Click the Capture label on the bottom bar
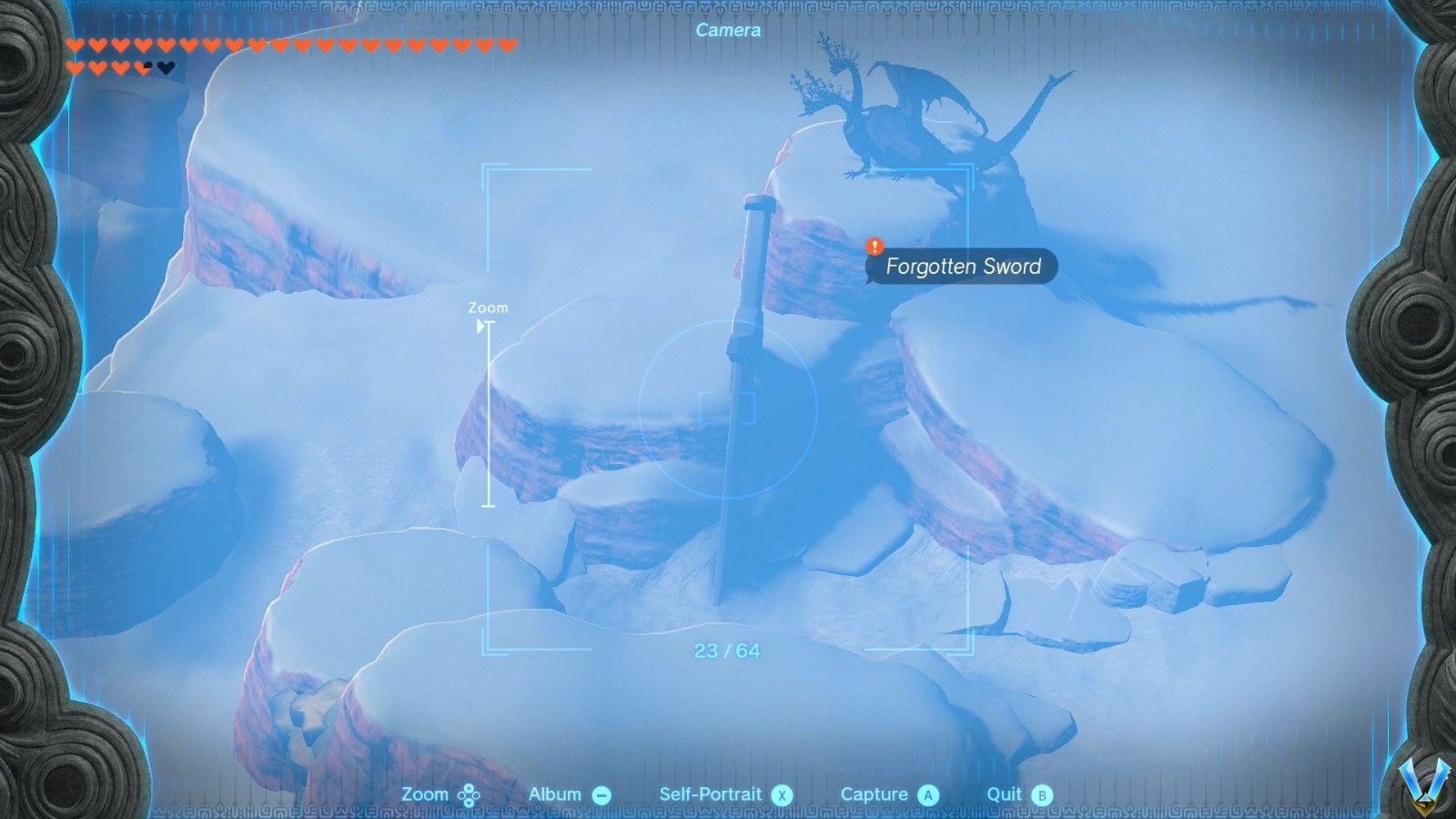The image size is (1456, 819). pos(876,793)
